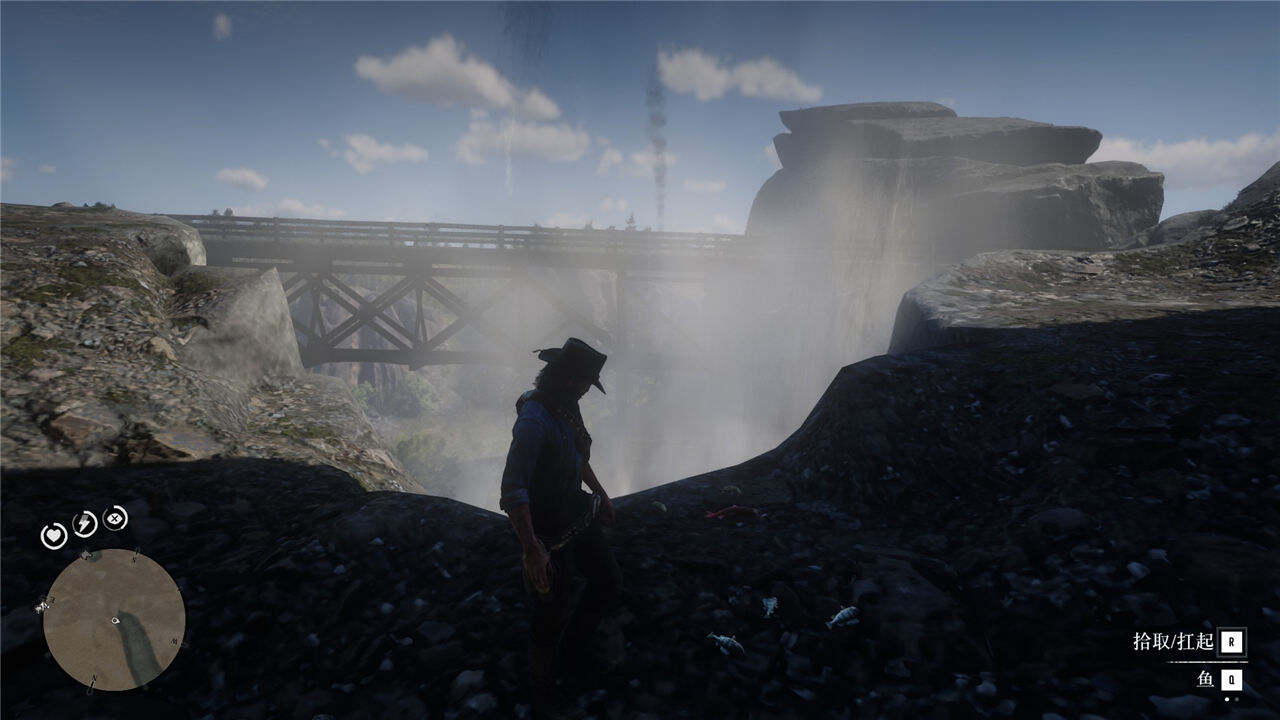Open the circular minimap
Viewport: 1280px width, 720px height.
(x=113, y=620)
